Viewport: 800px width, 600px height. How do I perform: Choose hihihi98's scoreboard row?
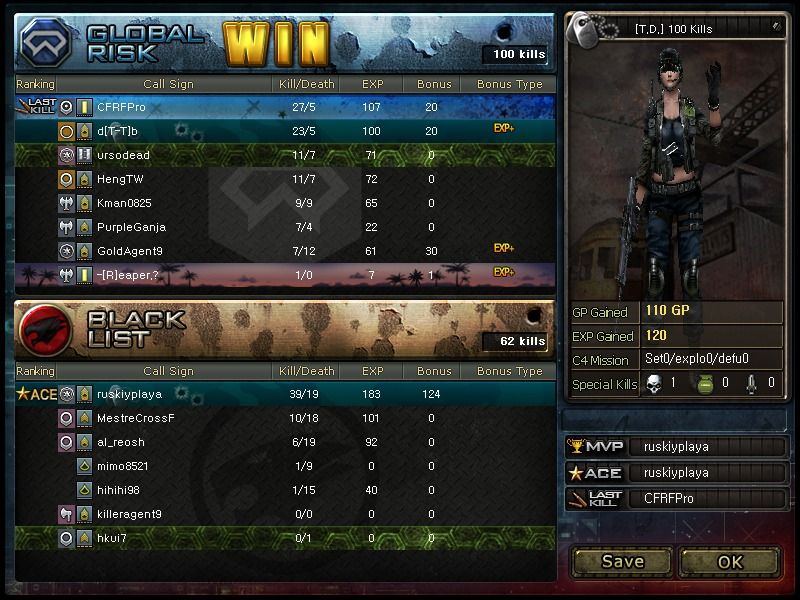285,490
